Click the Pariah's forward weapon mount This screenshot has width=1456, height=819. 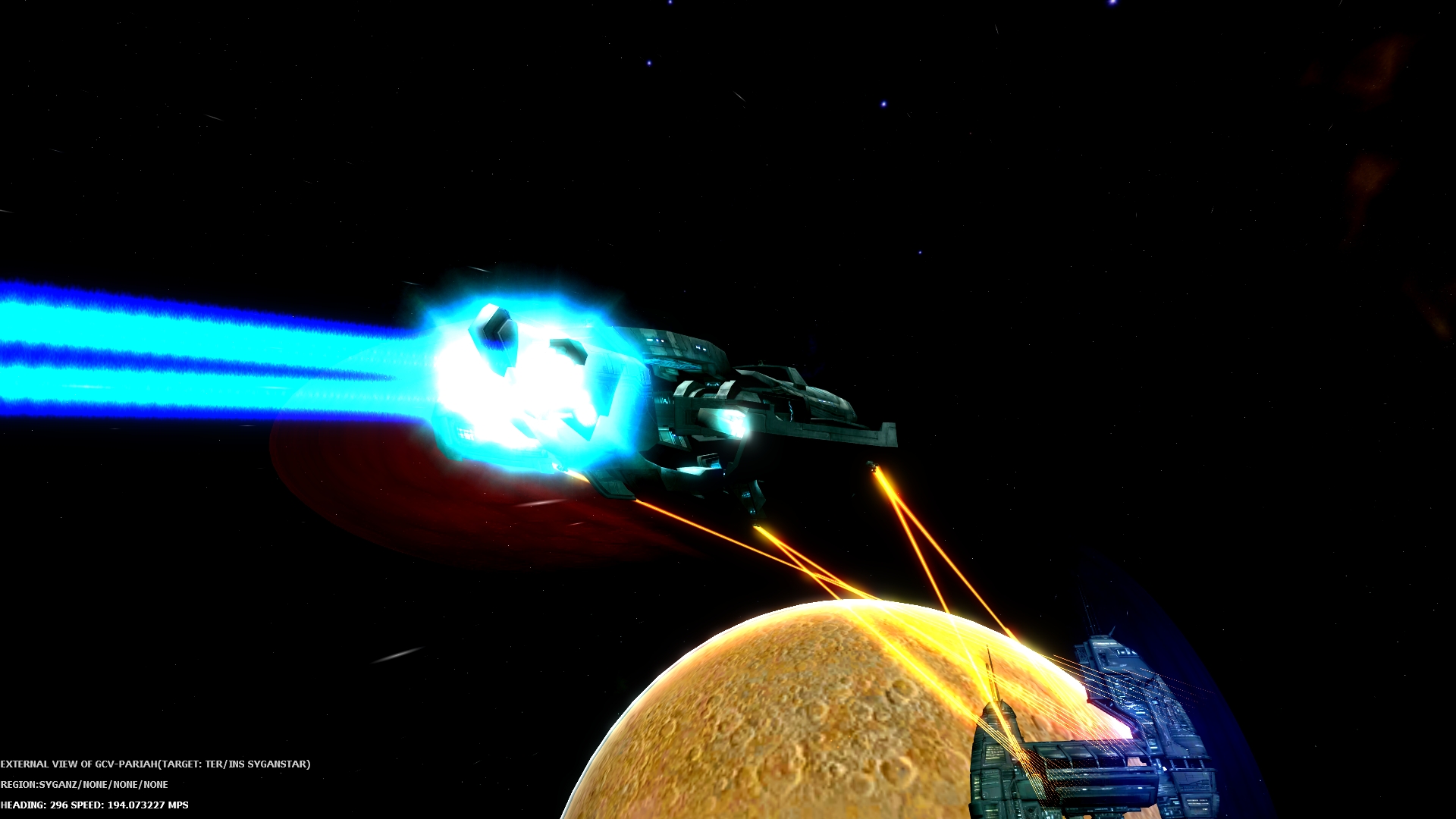coord(872,466)
